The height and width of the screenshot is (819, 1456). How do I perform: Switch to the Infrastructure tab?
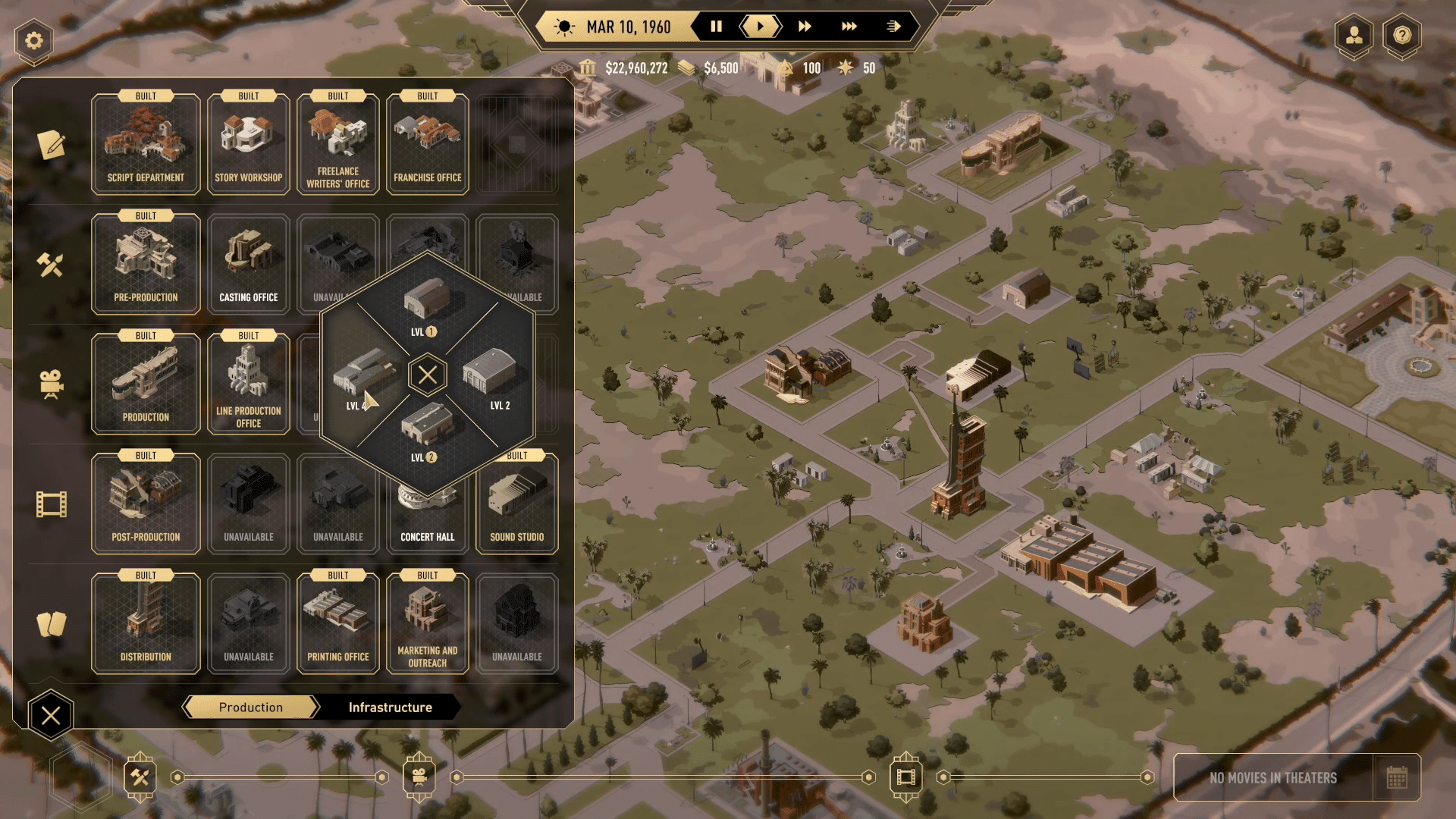click(x=390, y=707)
